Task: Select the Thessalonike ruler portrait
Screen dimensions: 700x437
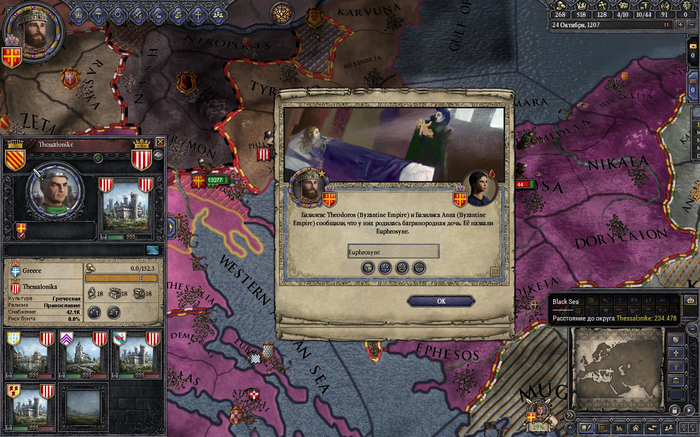Action: pos(47,193)
